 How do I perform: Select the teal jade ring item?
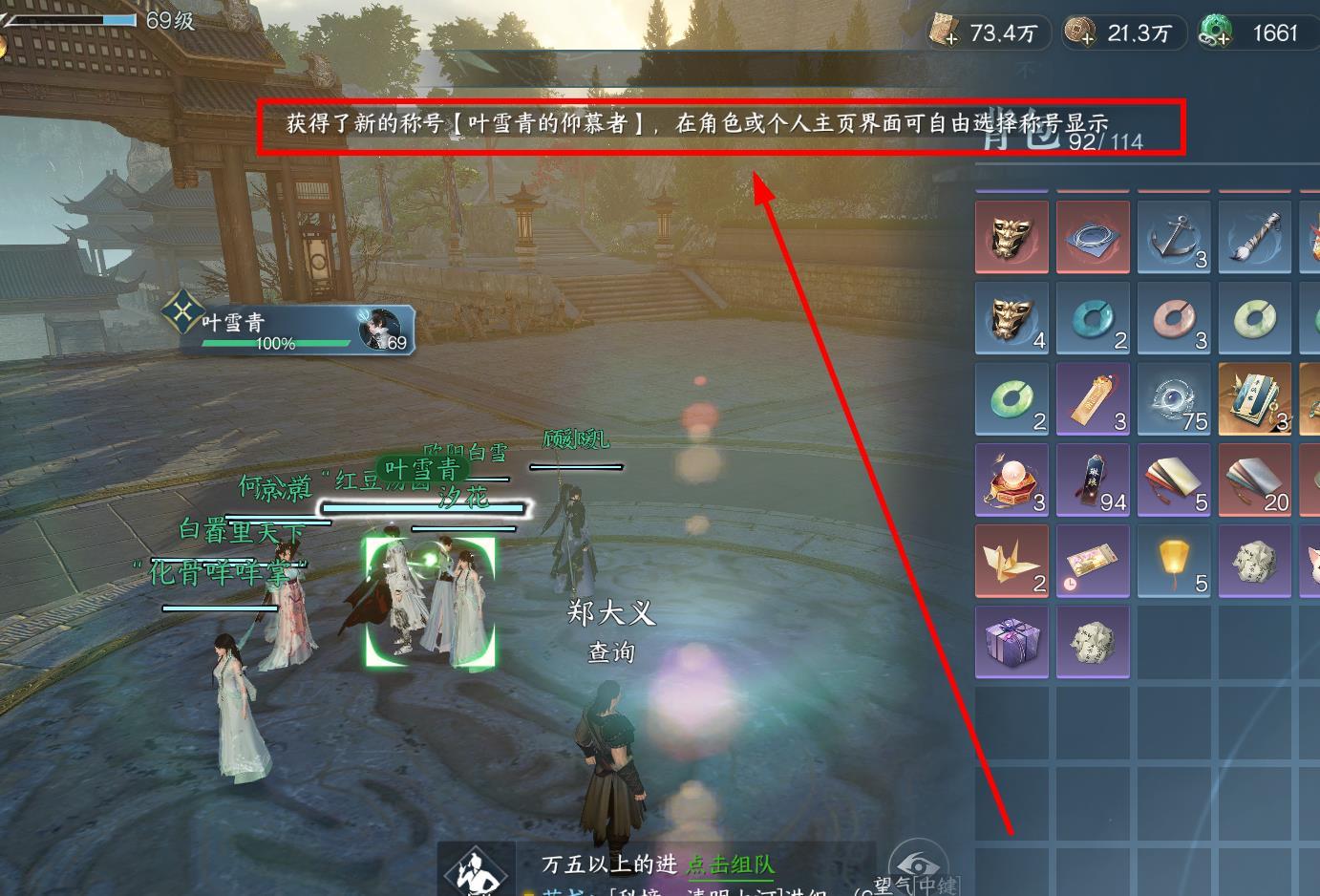(x=1093, y=320)
